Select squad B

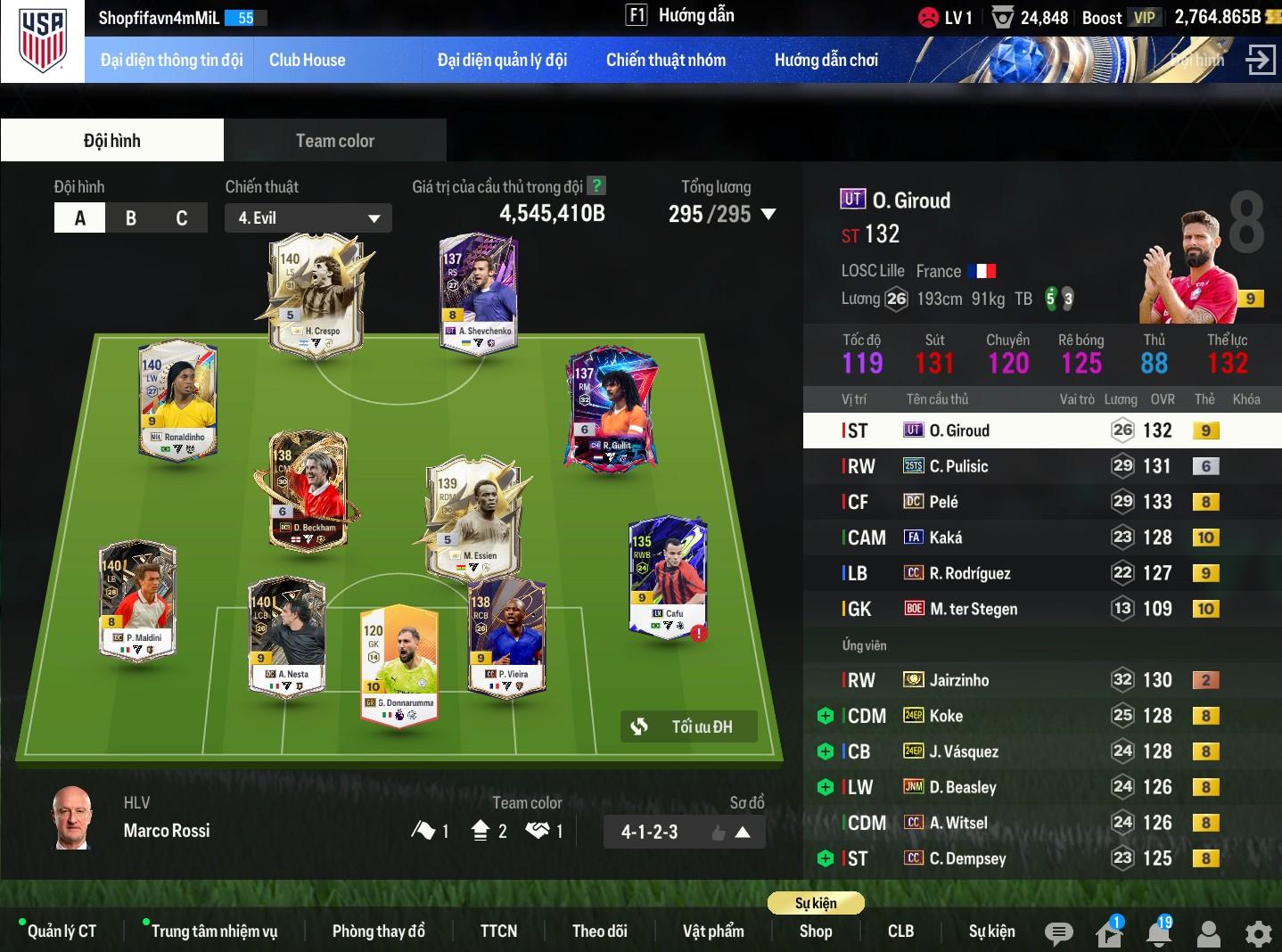click(x=131, y=218)
